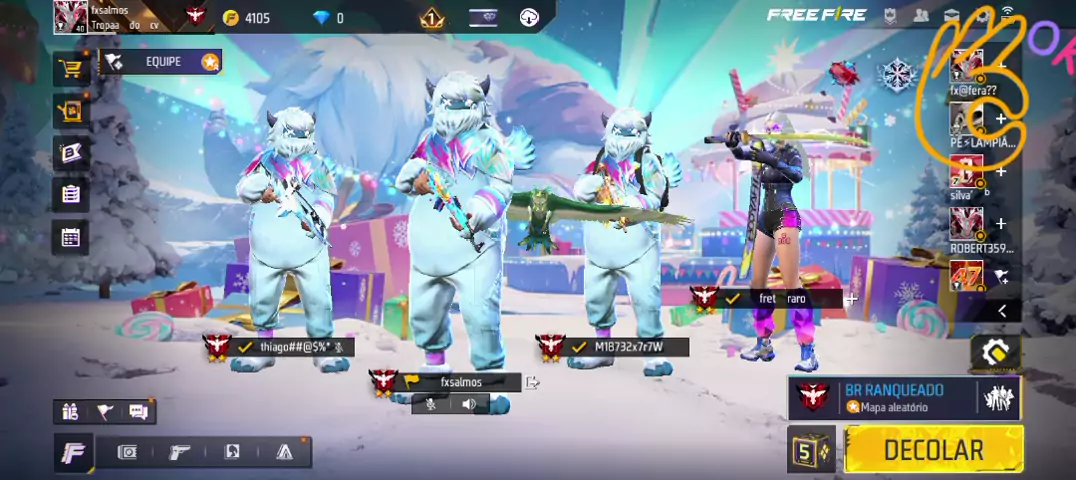Open the chat speech bubble icon
The height and width of the screenshot is (480, 1076).
point(138,411)
